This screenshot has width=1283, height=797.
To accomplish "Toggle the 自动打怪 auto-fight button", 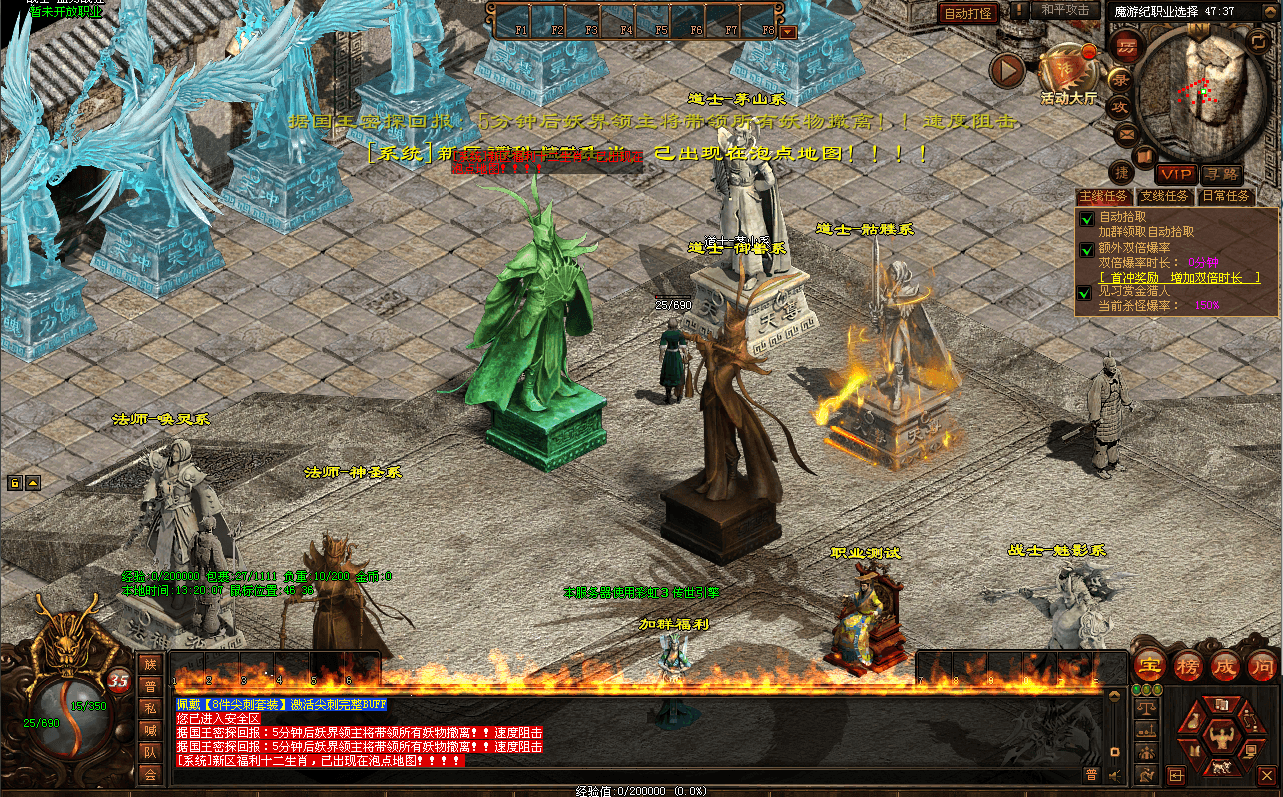I will (x=968, y=13).
